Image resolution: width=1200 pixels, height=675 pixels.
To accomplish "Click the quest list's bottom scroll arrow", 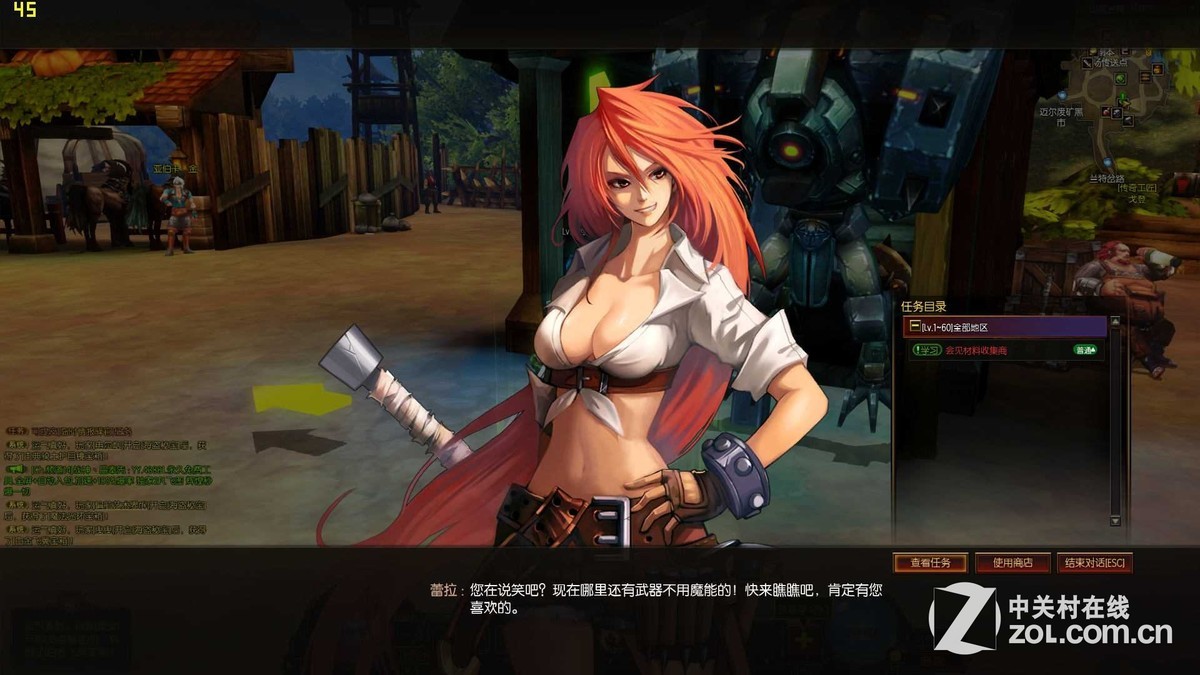I will (1115, 521).
